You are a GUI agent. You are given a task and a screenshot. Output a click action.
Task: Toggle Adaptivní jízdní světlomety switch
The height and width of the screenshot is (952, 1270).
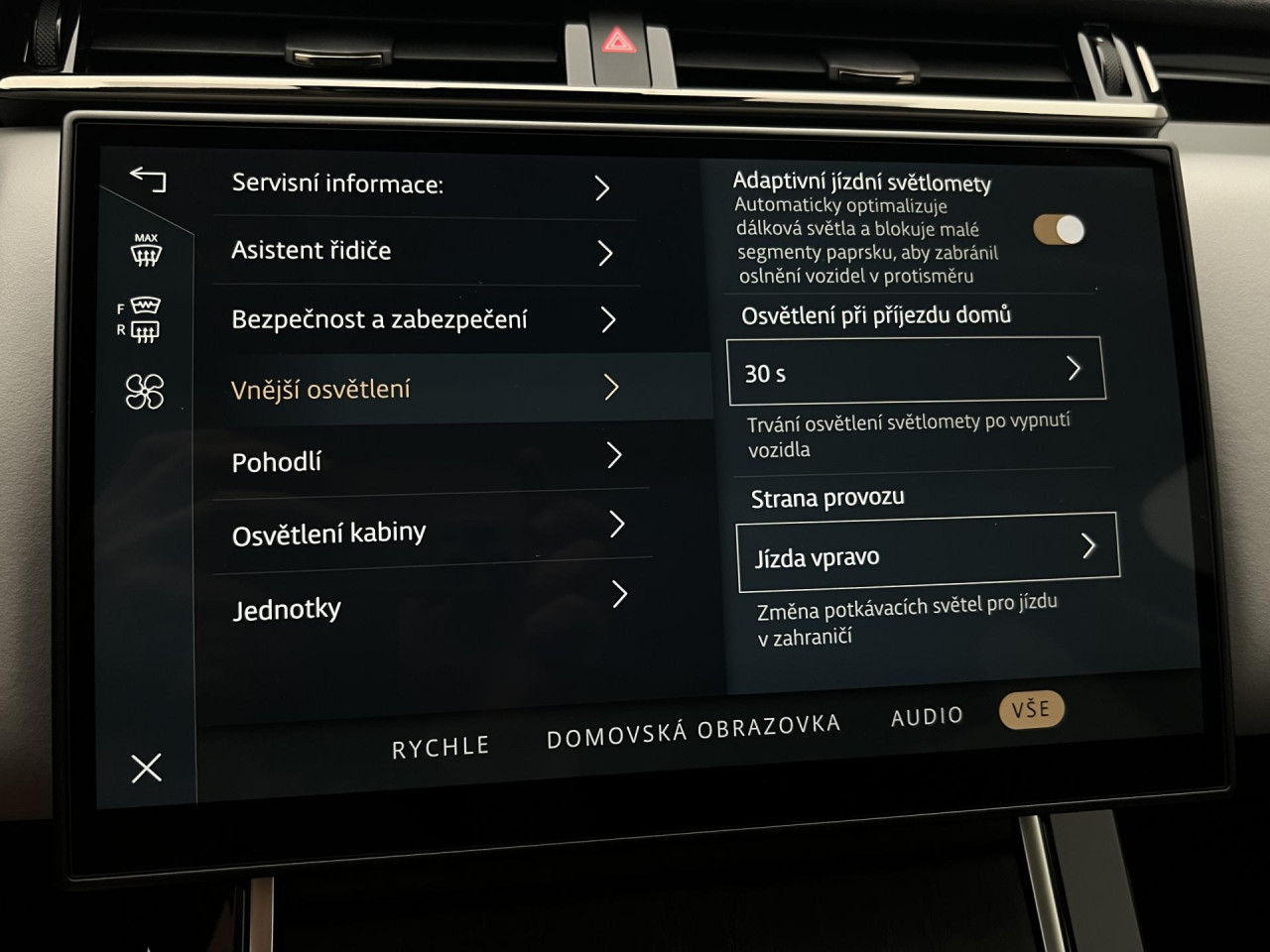click(x=1059, y=230)
